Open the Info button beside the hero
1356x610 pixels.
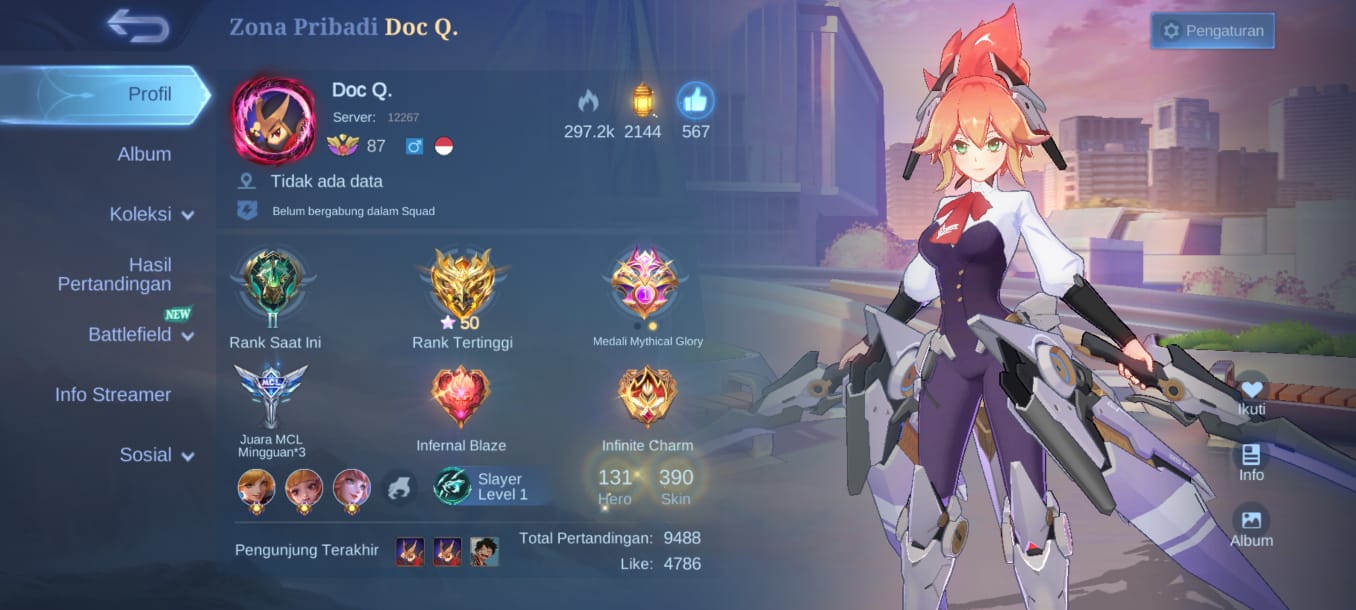[1251, 461]
